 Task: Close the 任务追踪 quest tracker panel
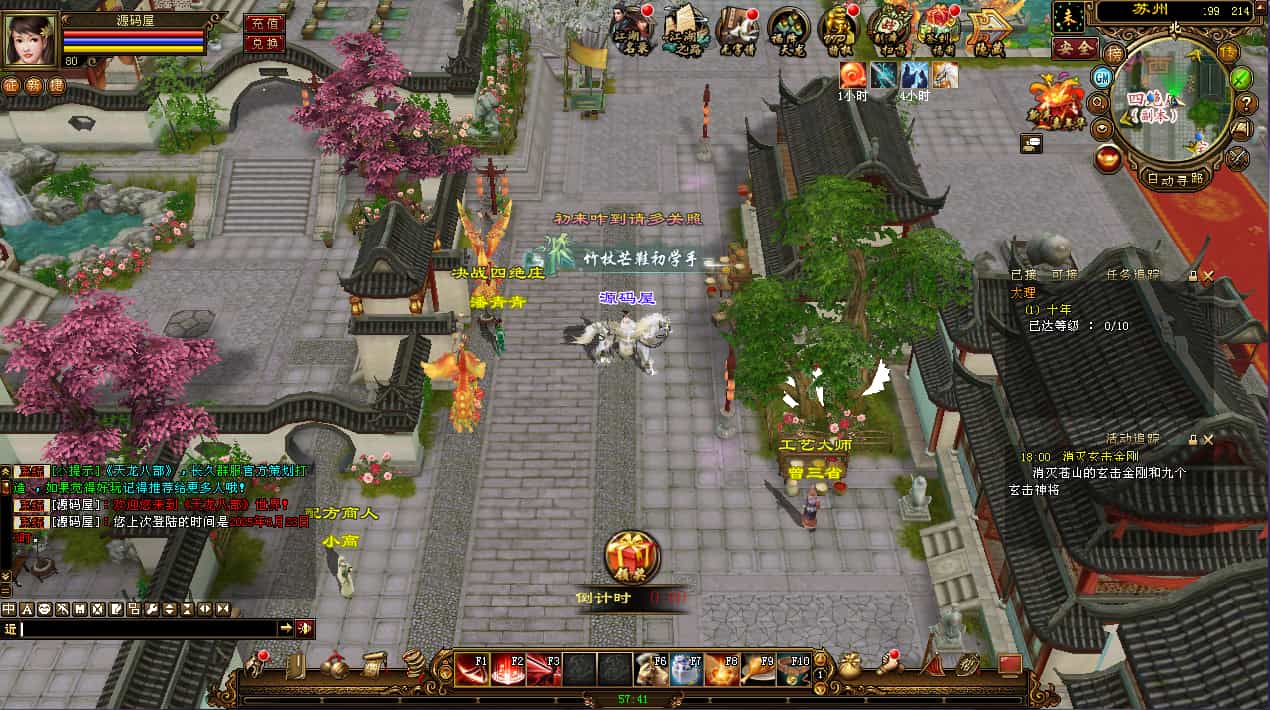pos(1208,275)
